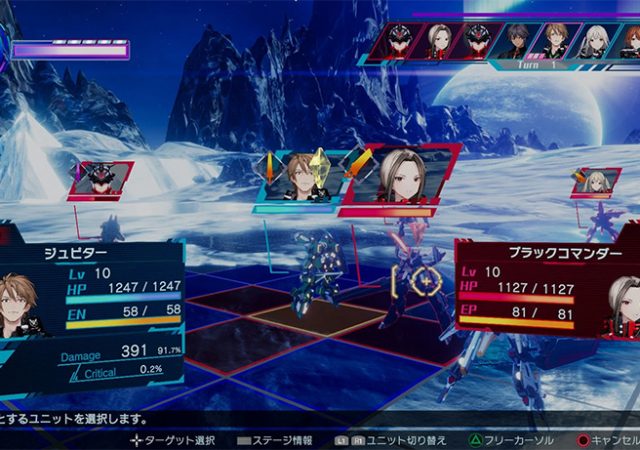
Task: Choose Jupiter's highlighted portrait in the turn order
Action: (x=553, y=40)
